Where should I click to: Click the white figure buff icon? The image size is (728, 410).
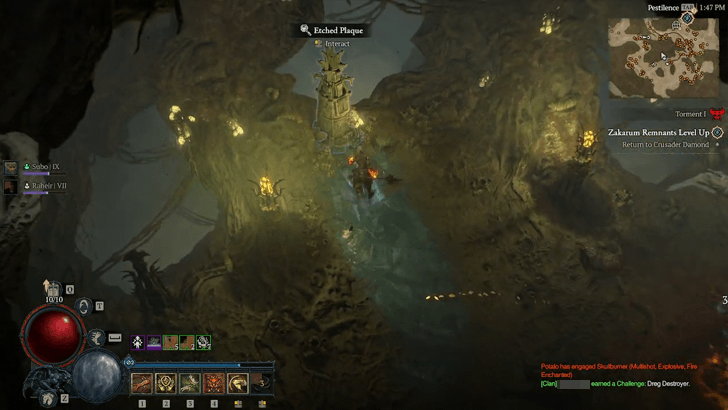click(x=137, y=342)
